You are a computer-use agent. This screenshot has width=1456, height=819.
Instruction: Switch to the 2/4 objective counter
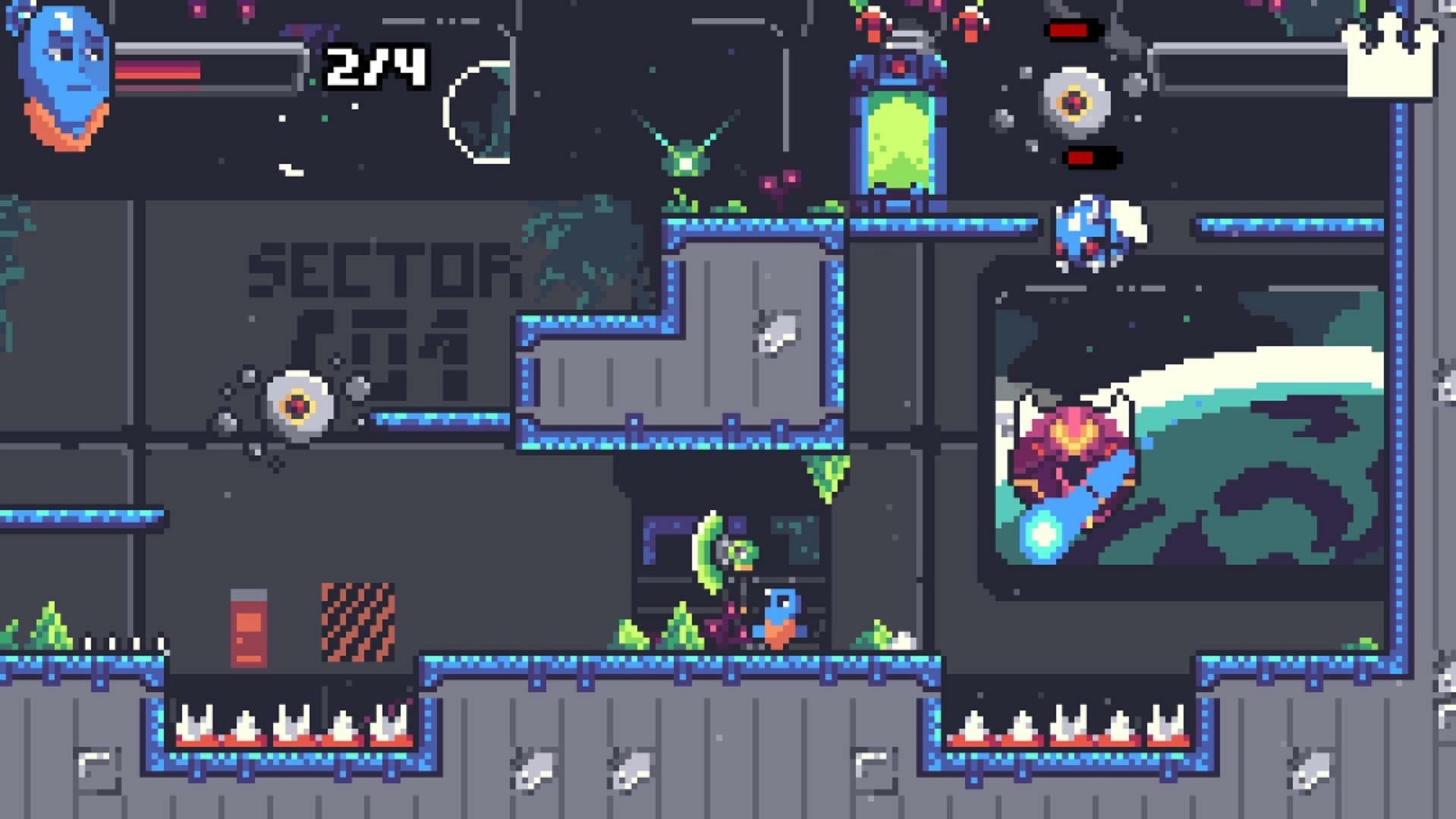pyautogui.click(x=376, y=68)
